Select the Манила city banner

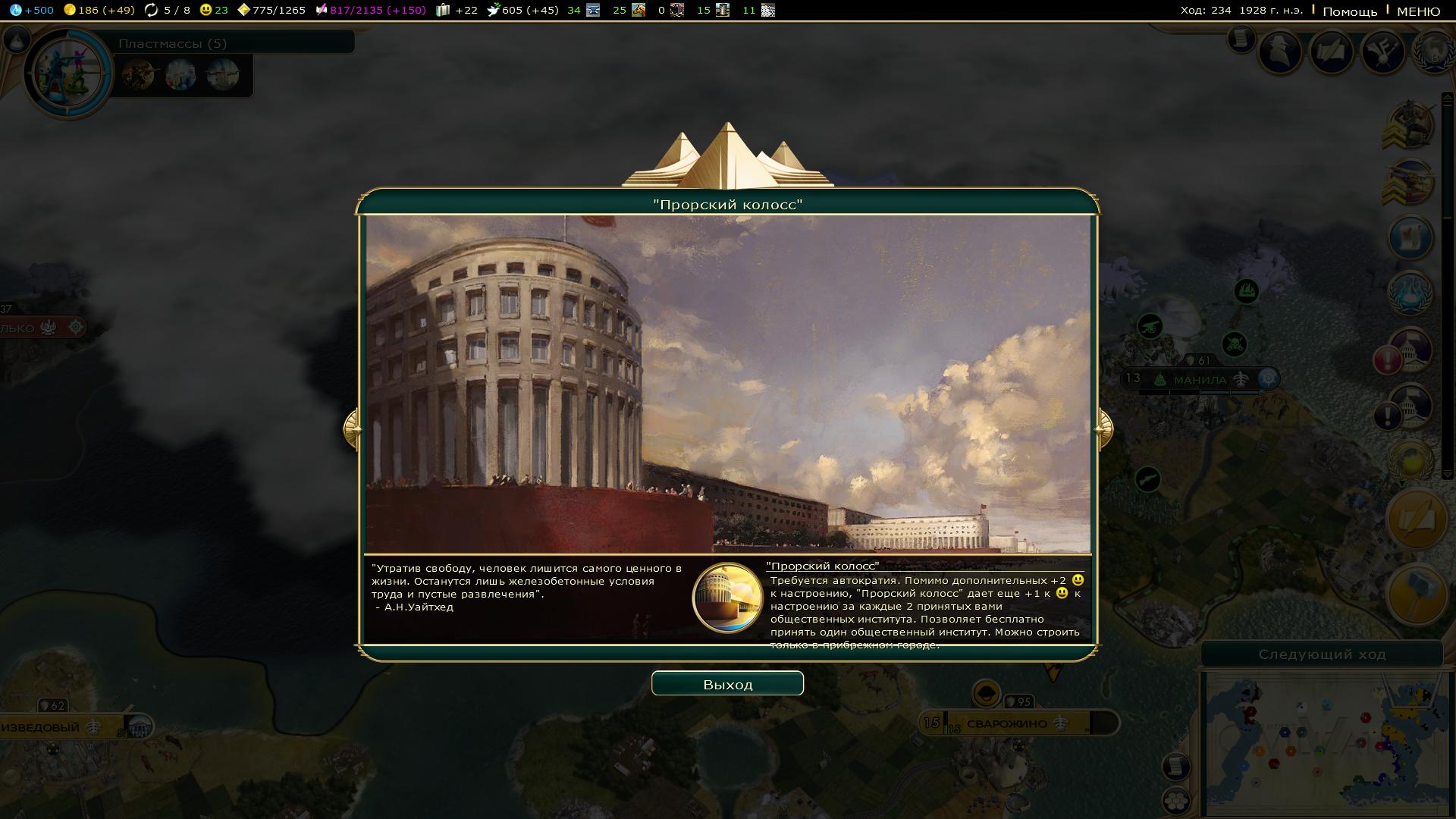(1200, 379)
